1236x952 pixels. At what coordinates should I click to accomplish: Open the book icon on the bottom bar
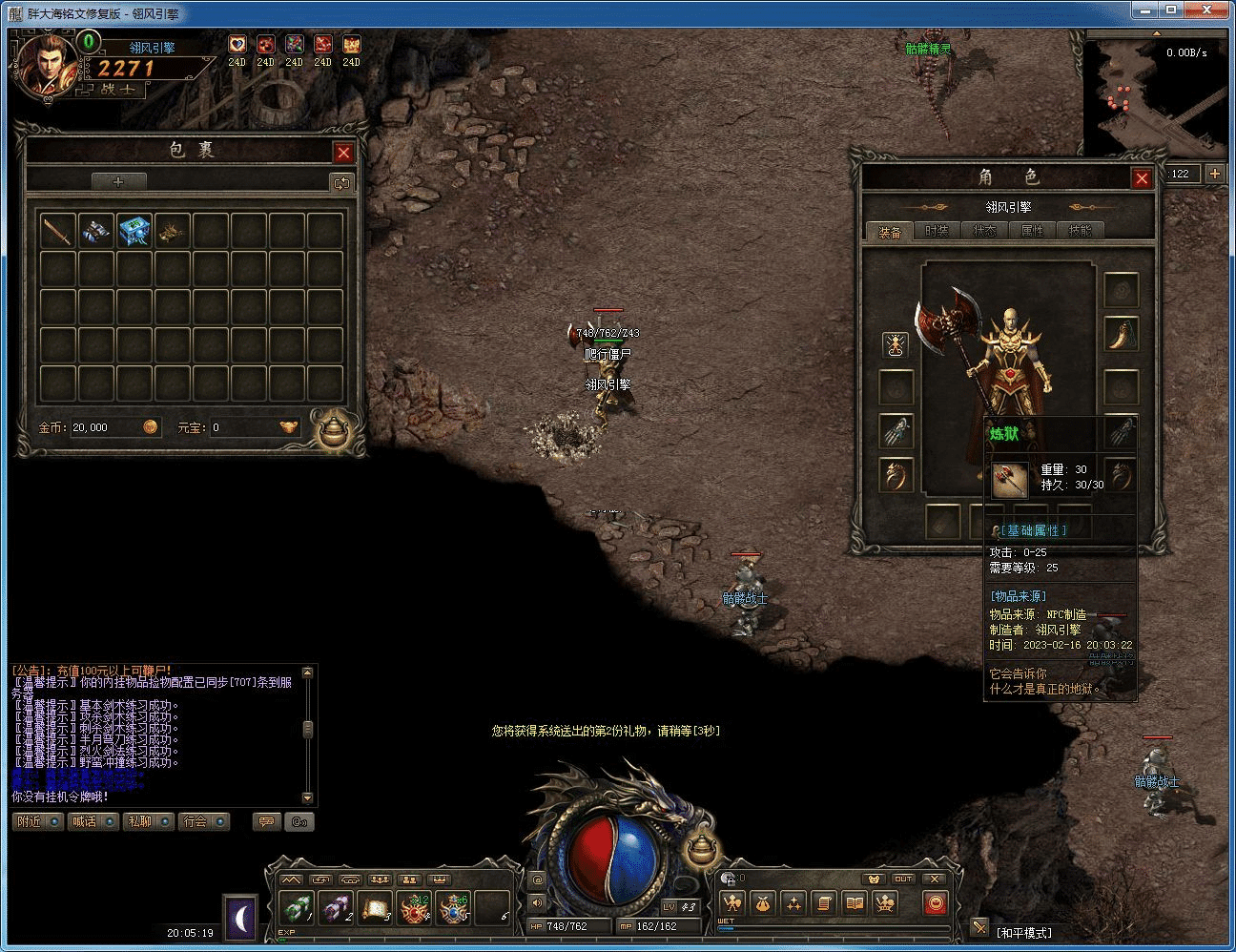click(x=855, y=902)
